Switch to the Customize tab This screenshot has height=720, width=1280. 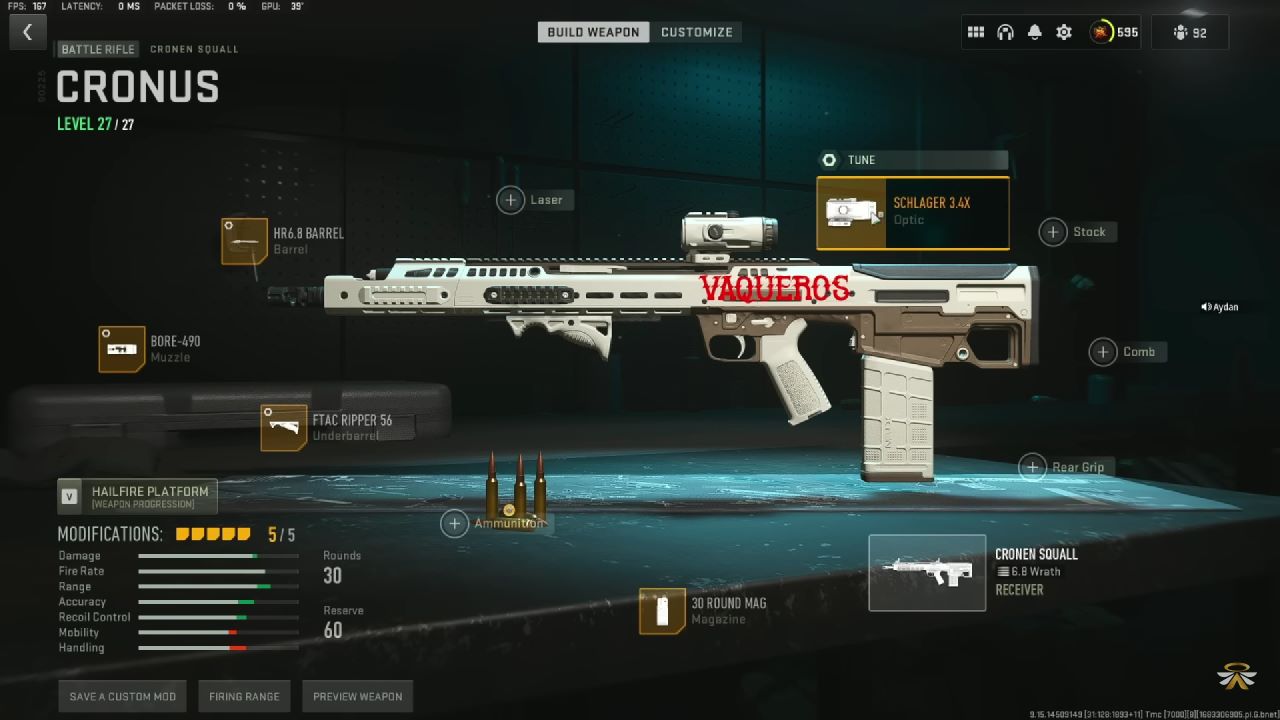696,32
